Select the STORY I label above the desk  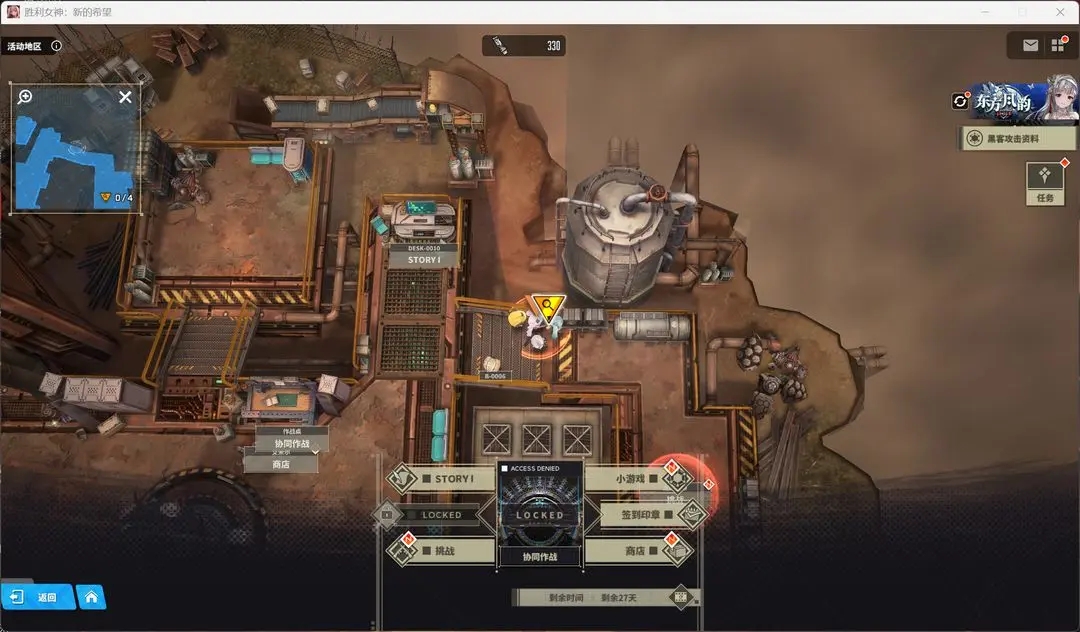422,260
